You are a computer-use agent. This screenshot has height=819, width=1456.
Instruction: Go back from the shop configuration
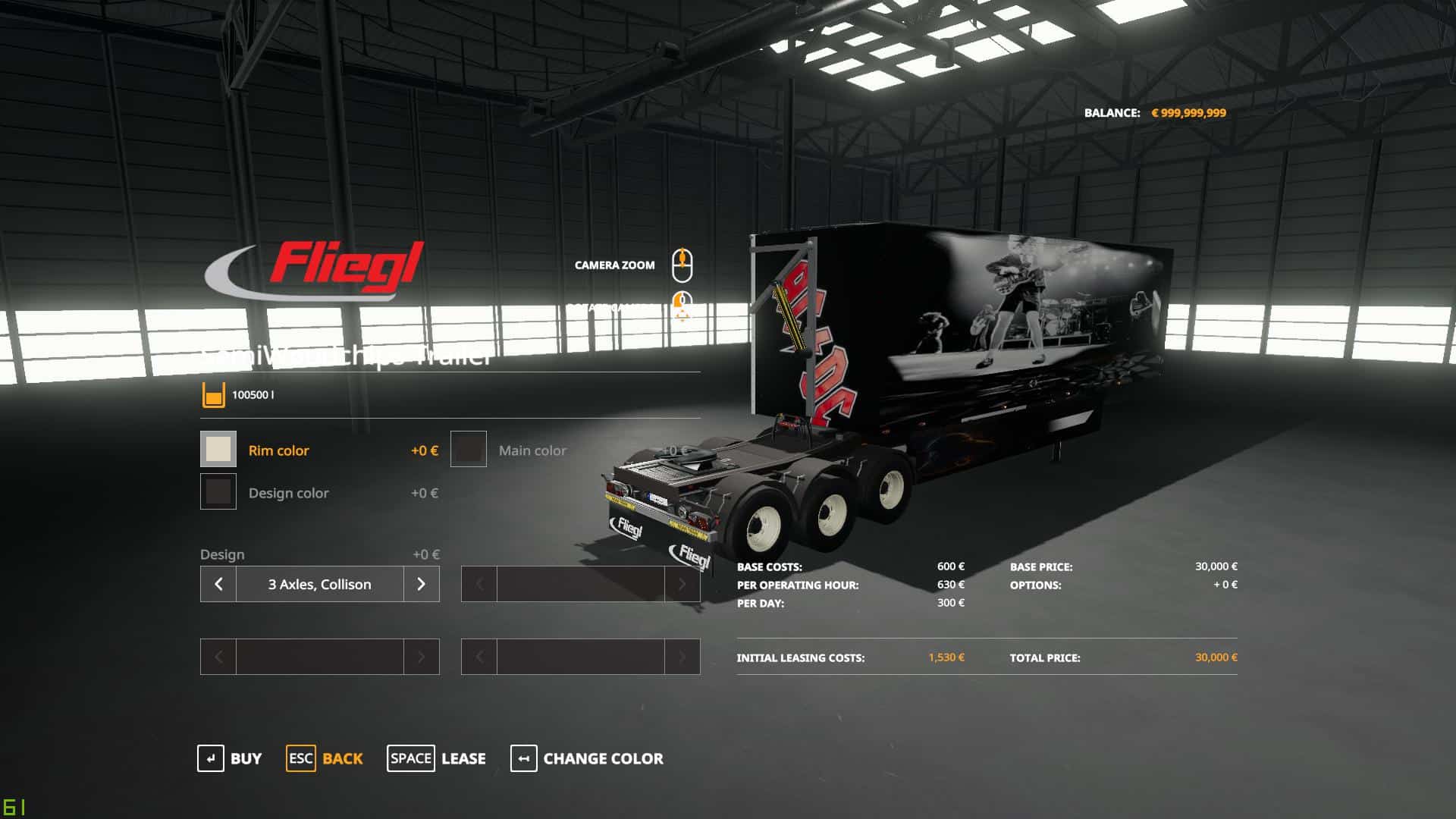coord(325,758)
